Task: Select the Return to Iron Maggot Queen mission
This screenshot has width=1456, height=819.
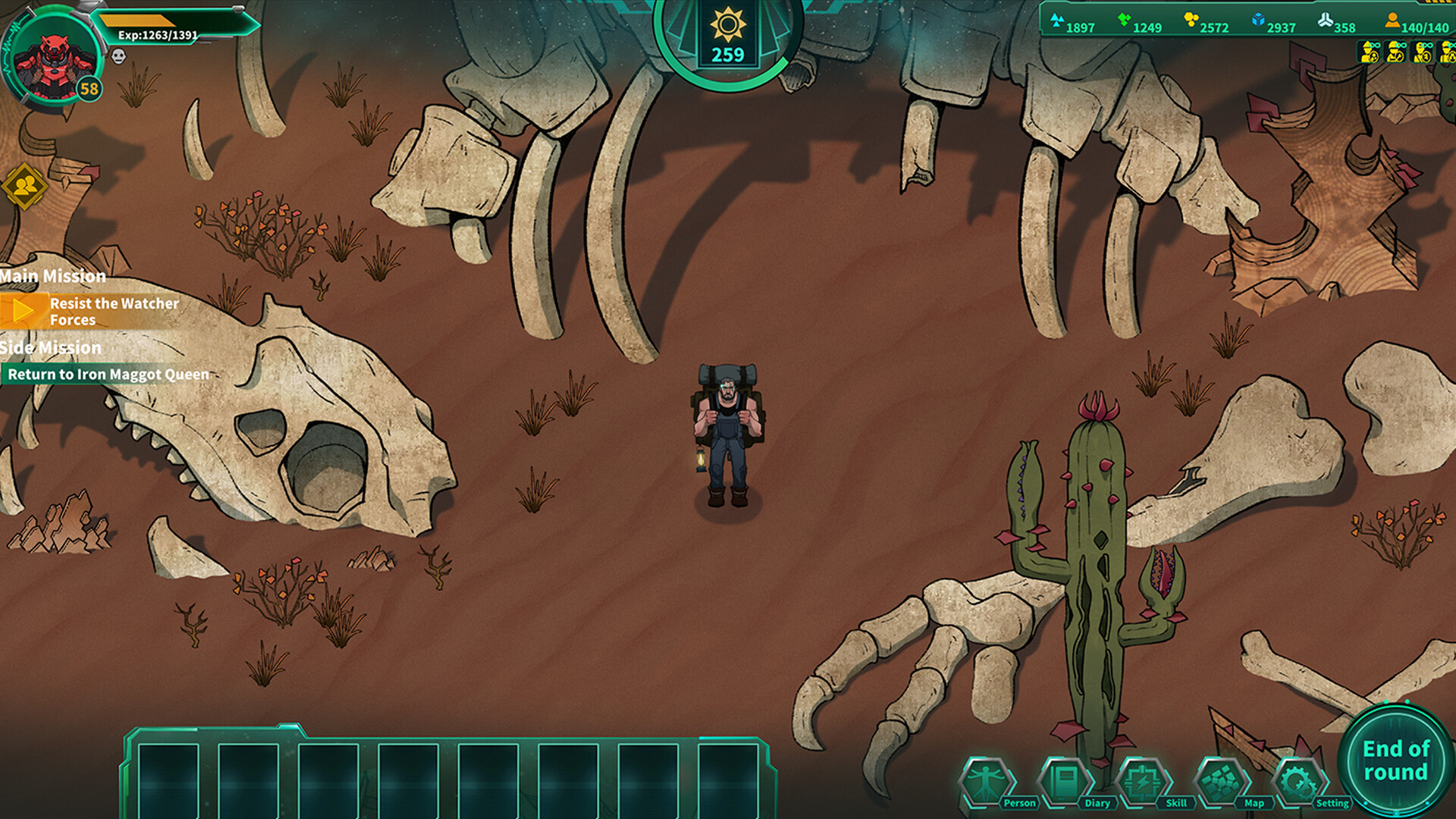Action: click(108, 374)
